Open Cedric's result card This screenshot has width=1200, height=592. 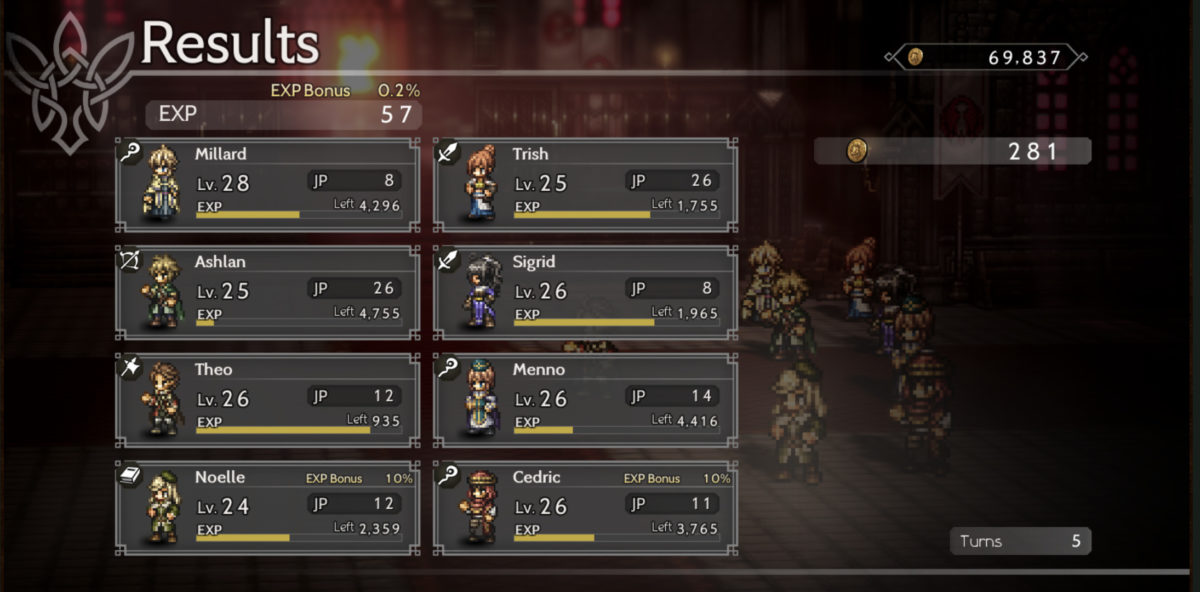[586, 508]
